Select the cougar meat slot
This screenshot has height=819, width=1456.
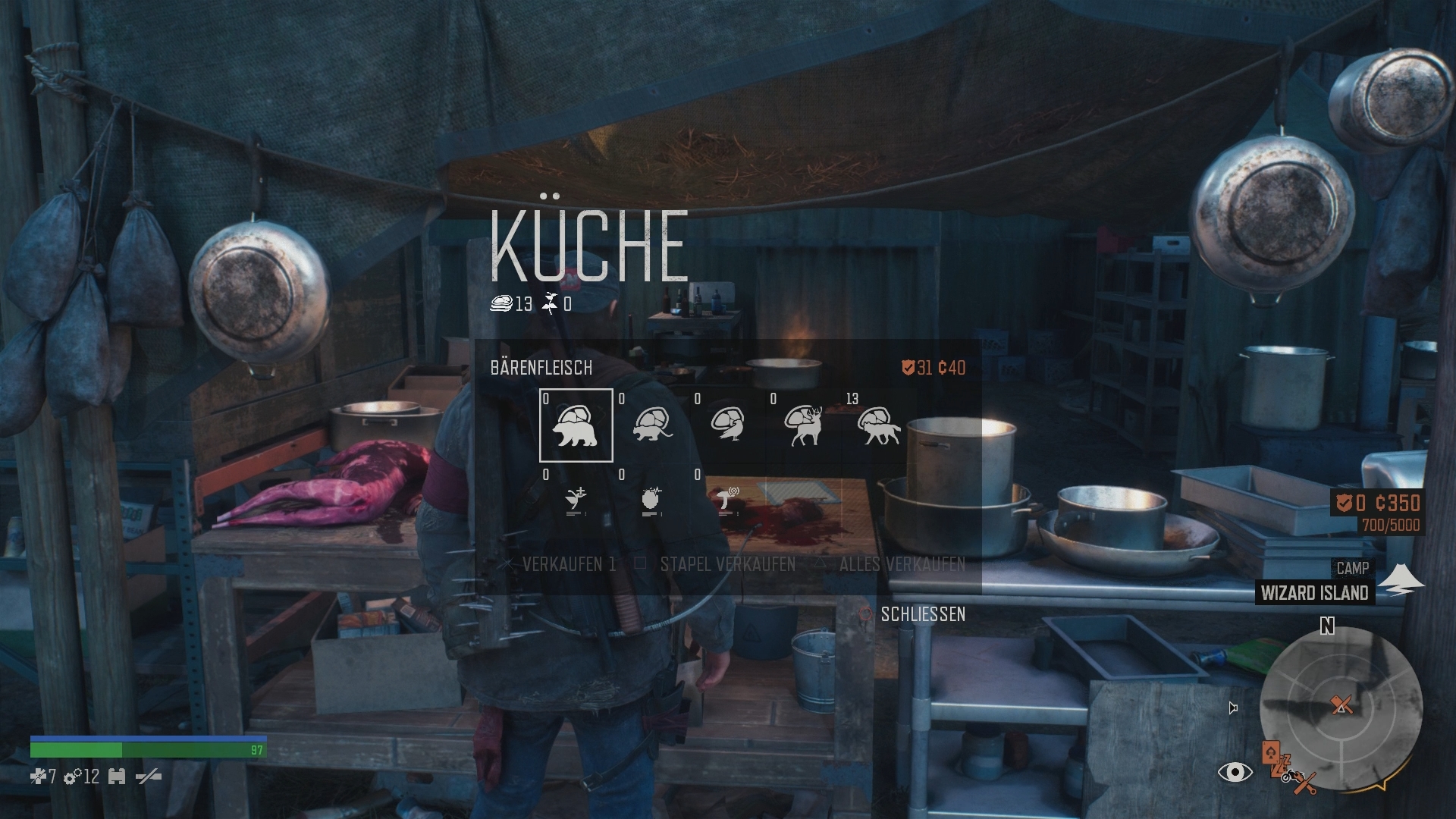click(x=651, y=425)
